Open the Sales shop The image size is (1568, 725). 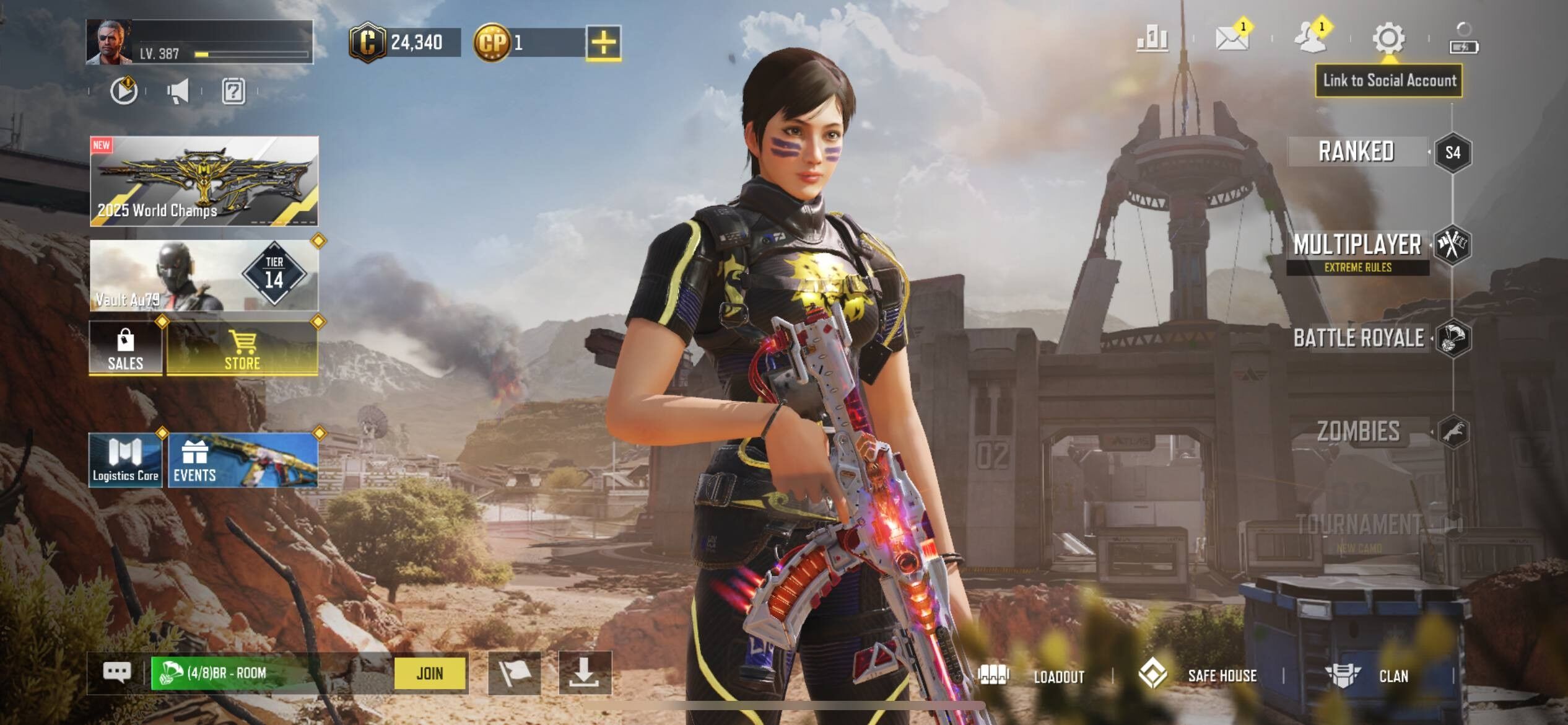coord(126,348)
